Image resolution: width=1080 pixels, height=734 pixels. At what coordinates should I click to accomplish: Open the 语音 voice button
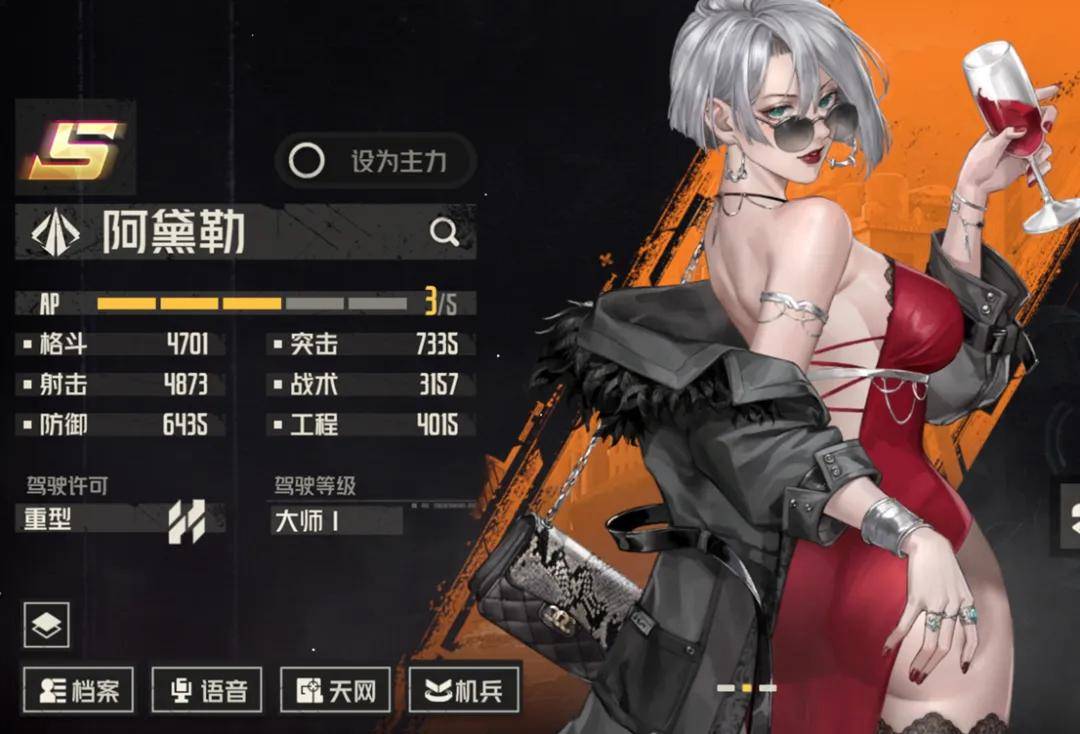coord(207,690)
